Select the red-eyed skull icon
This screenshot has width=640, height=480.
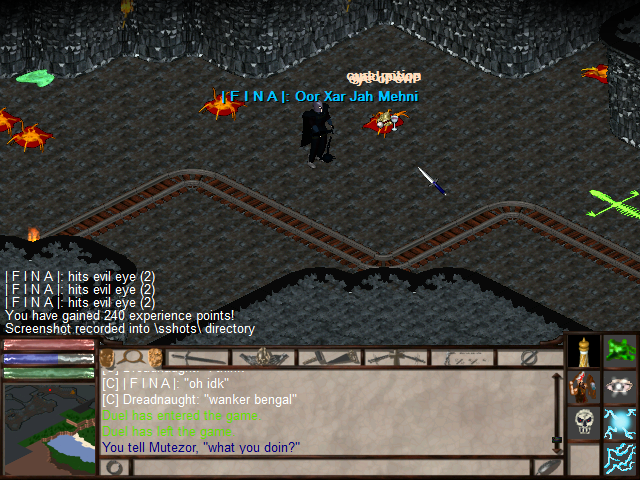[584, 422]
